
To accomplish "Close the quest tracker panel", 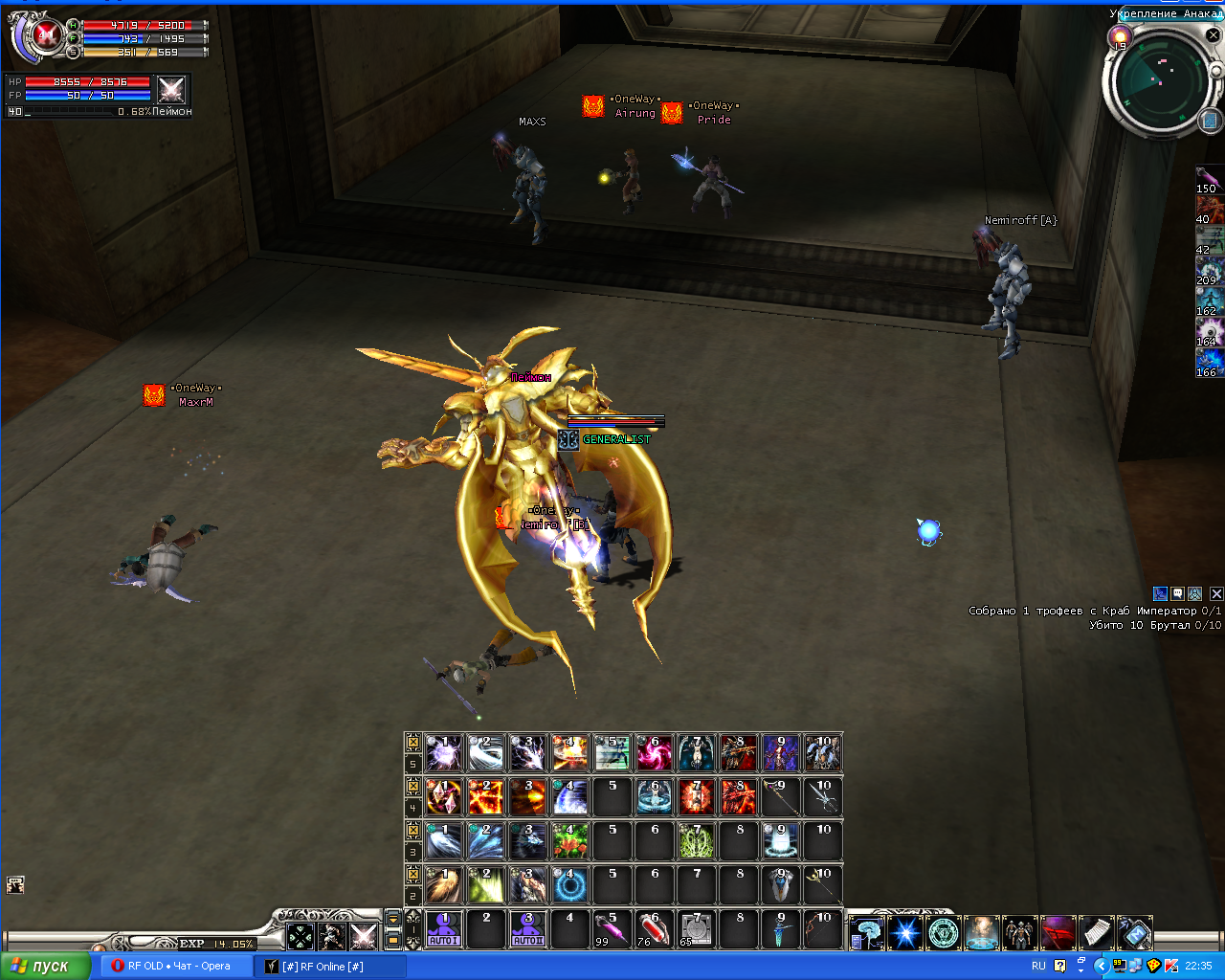I will click(x=1217, y=594).
